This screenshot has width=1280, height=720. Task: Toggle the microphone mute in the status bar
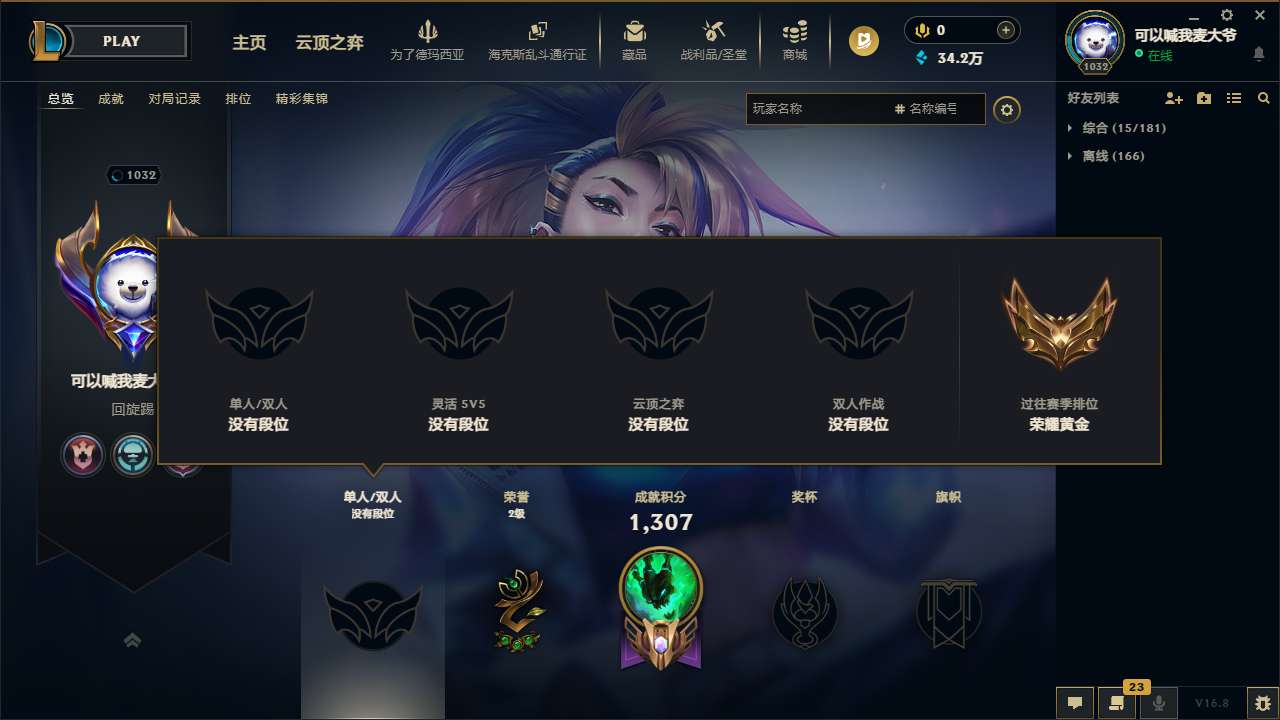[x=1158, y=703]
